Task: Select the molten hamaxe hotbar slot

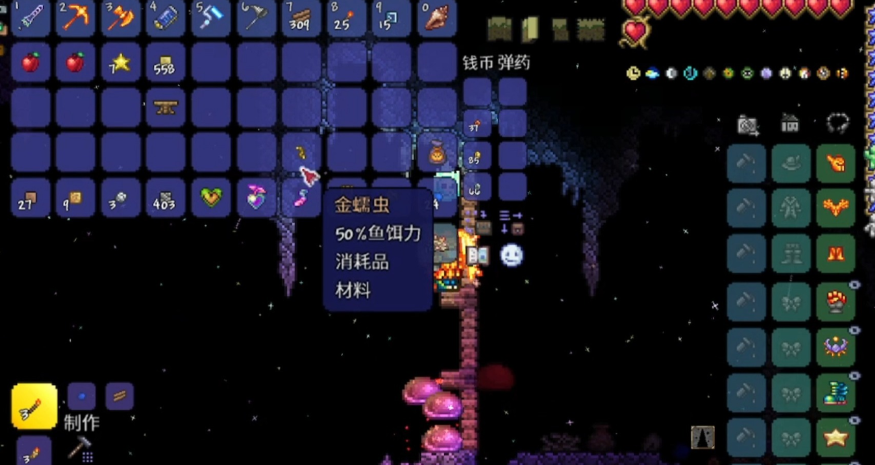Action: [x=120, y=17]
